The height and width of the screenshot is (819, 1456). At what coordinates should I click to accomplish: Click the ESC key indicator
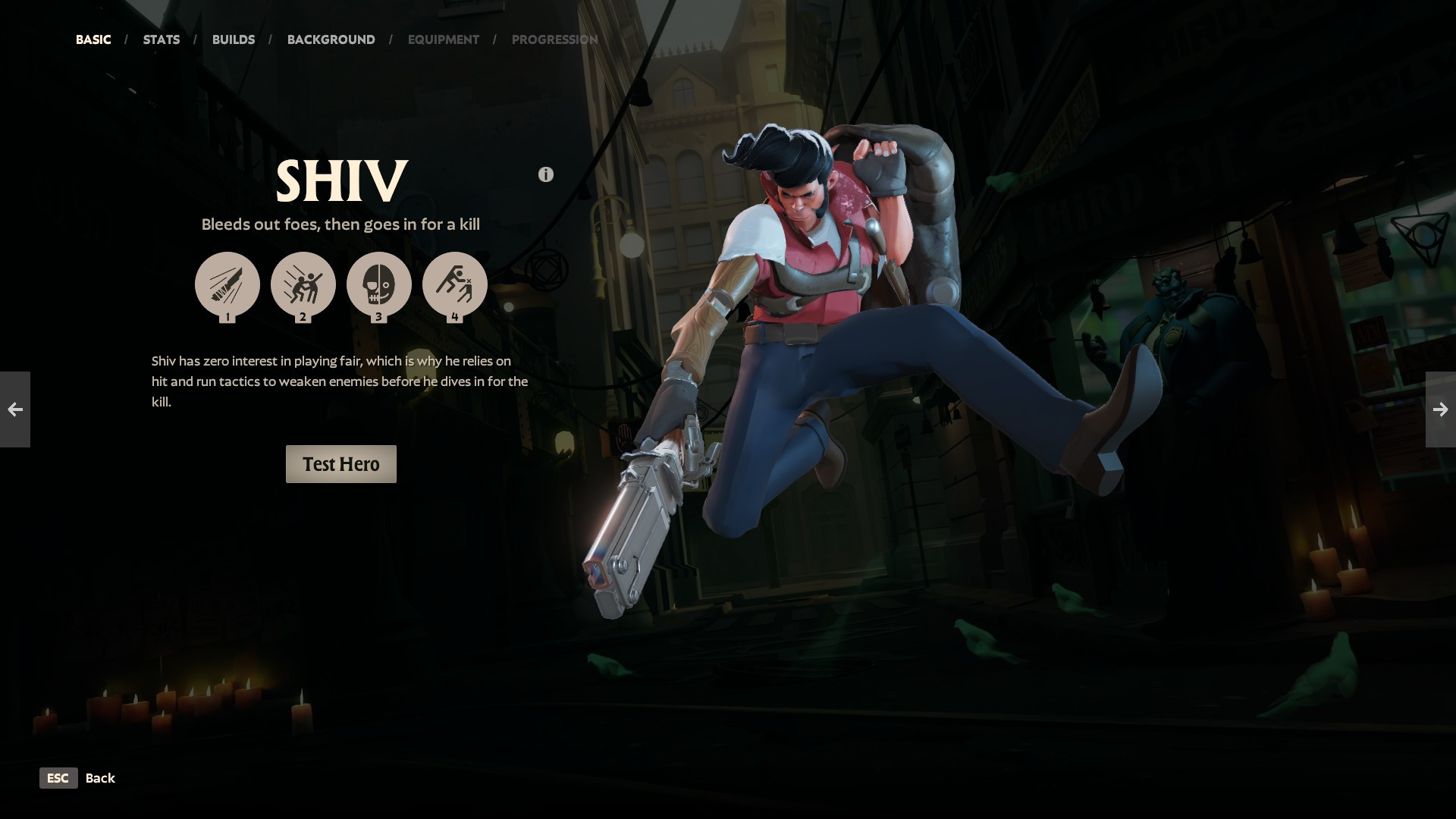click(x=58, y=778)
